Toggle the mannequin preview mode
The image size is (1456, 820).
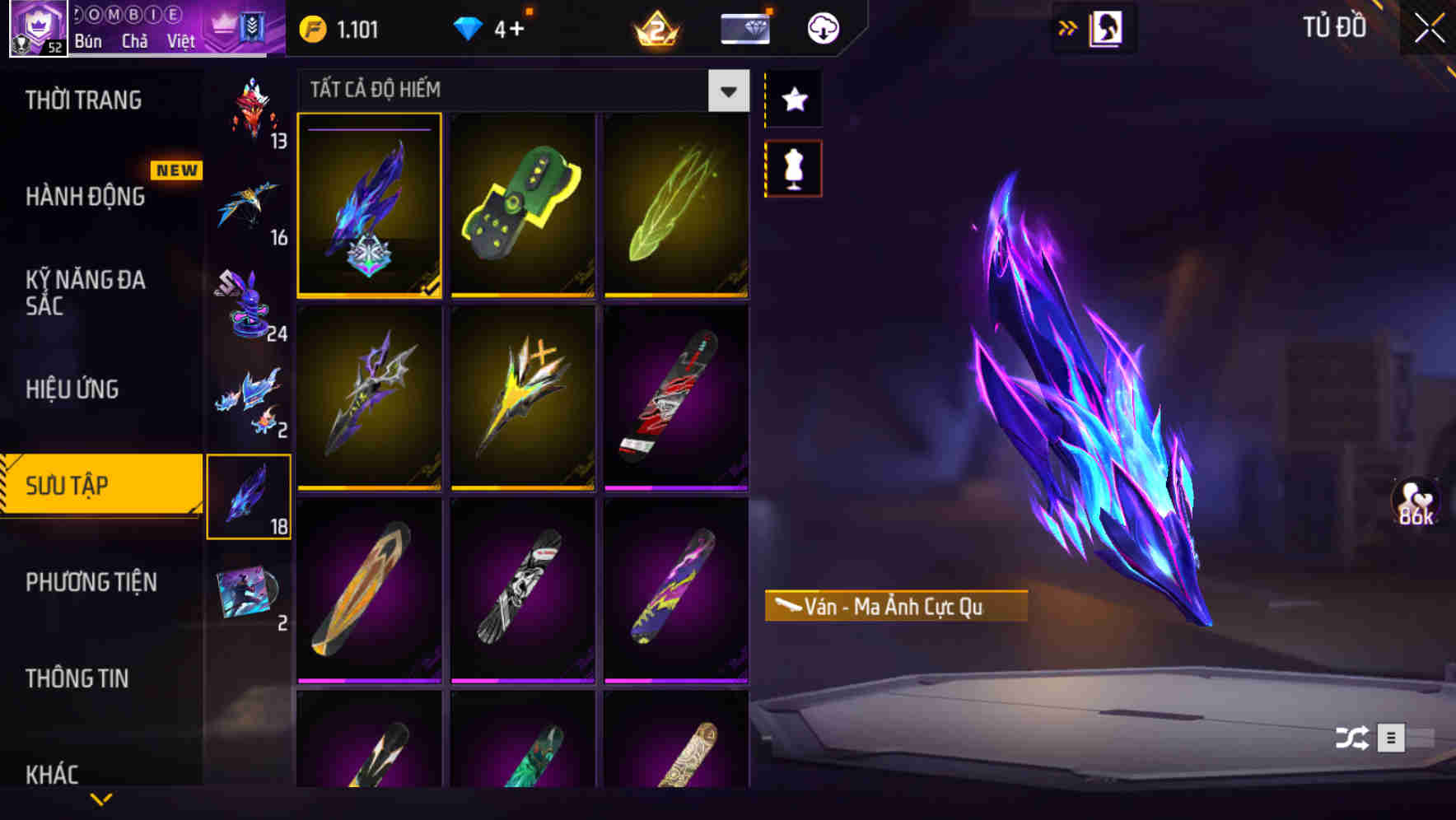[x=793, y=167]
